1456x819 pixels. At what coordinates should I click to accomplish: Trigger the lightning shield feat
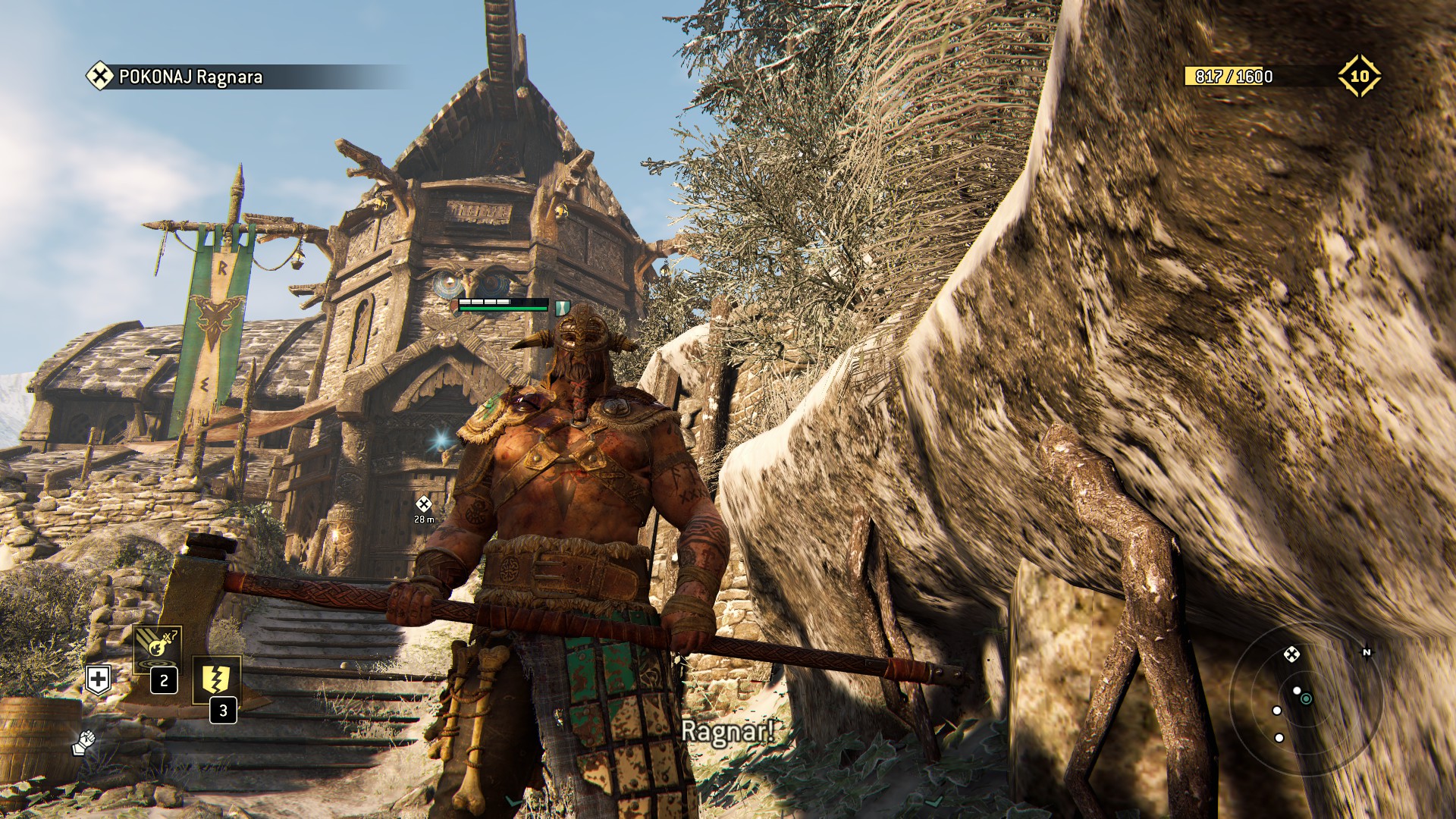click(216, 679)
